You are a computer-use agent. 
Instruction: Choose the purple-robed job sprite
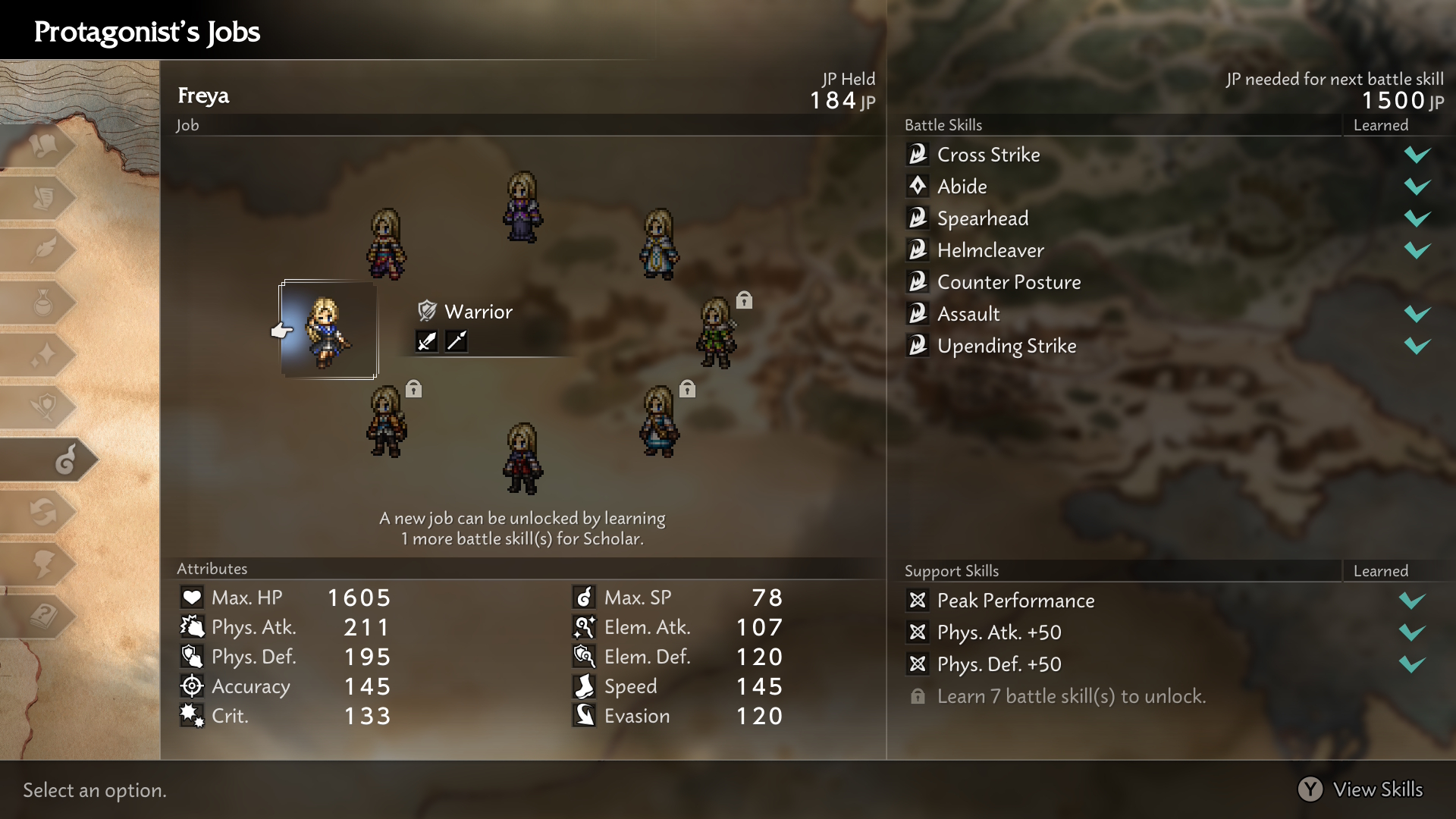522,207
